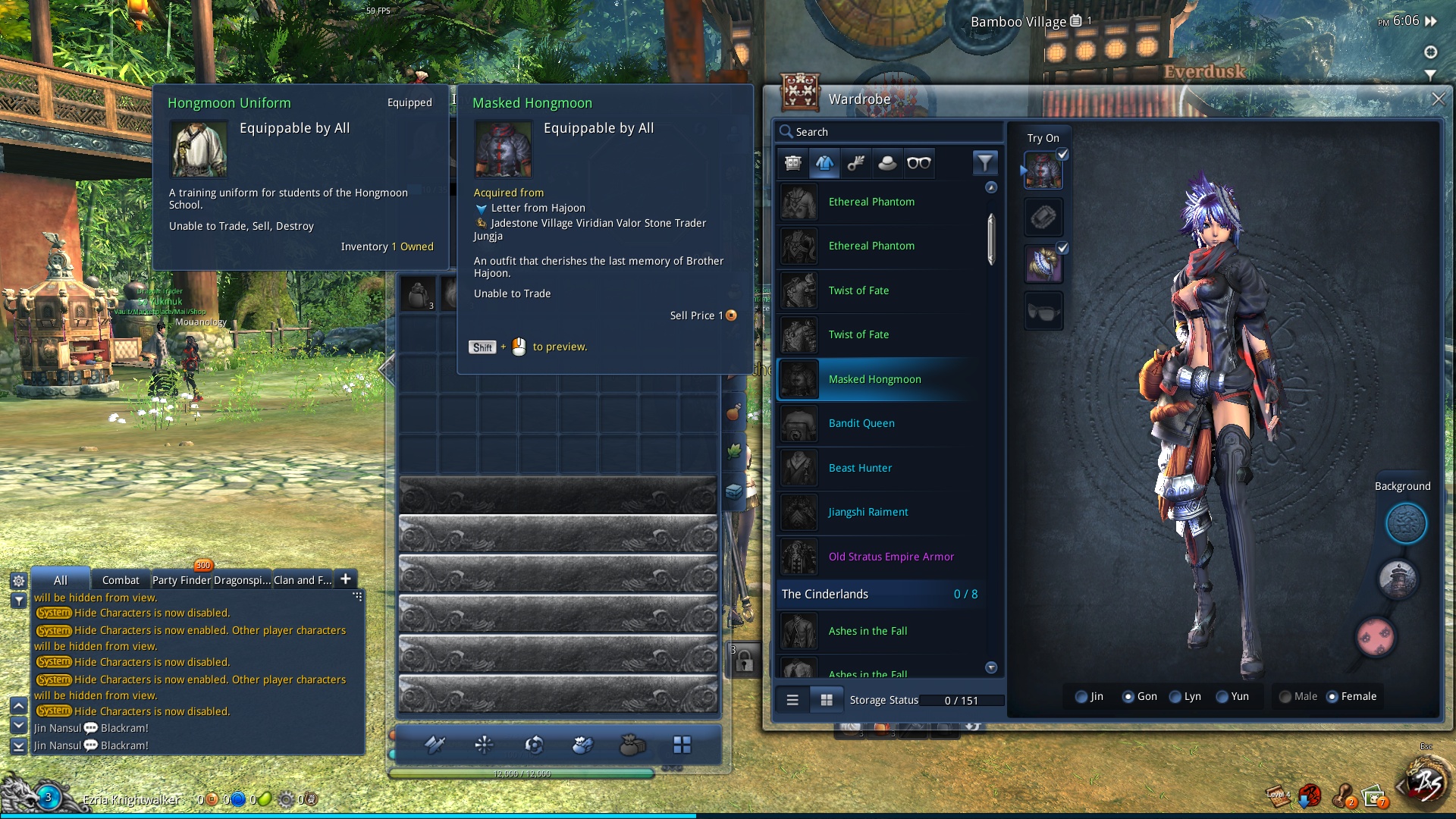Open the wardrobe filter funnel

coord(984,163)
